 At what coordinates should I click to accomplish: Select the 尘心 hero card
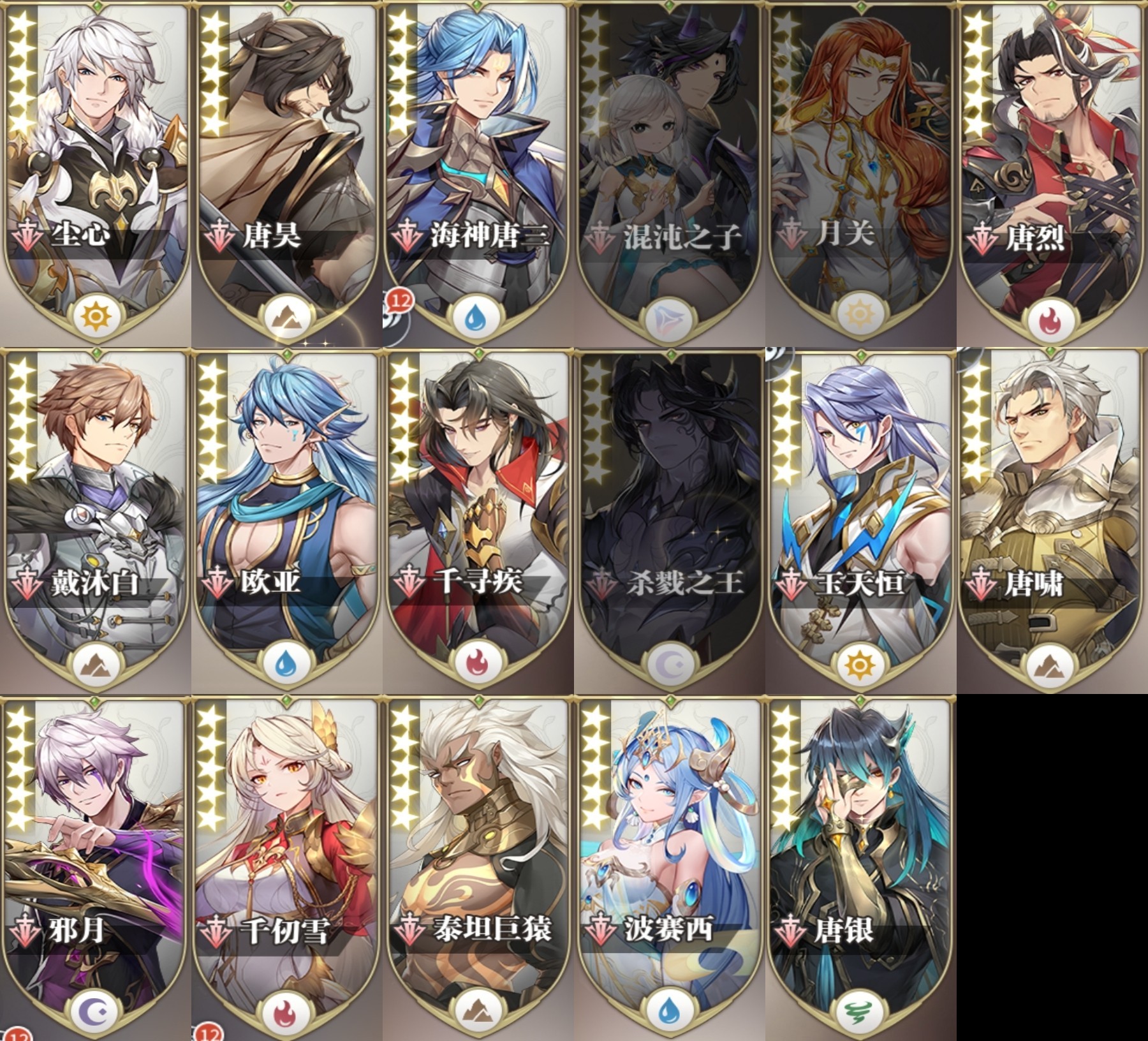pyautogui.click(x=96, y=166)
